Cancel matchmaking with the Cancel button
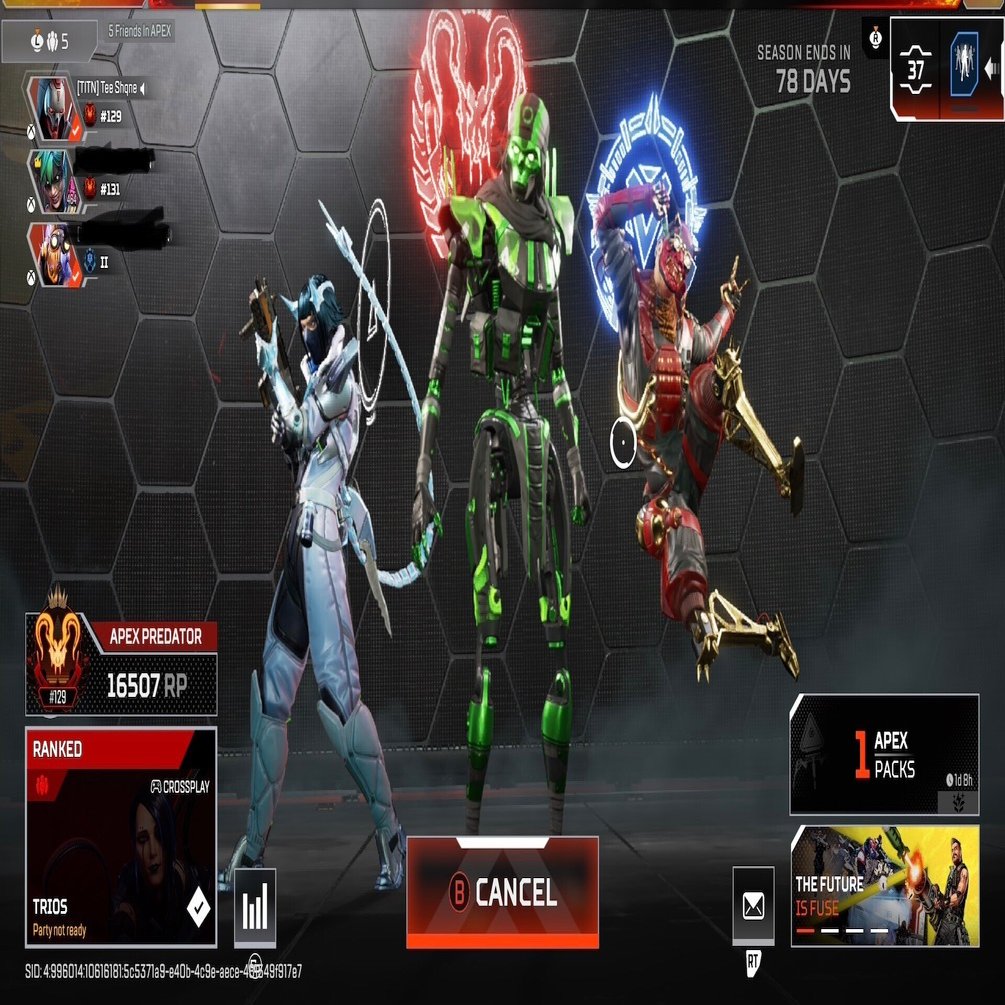The width and height of the screenshot is (1005, 1005). coord(502,892)
